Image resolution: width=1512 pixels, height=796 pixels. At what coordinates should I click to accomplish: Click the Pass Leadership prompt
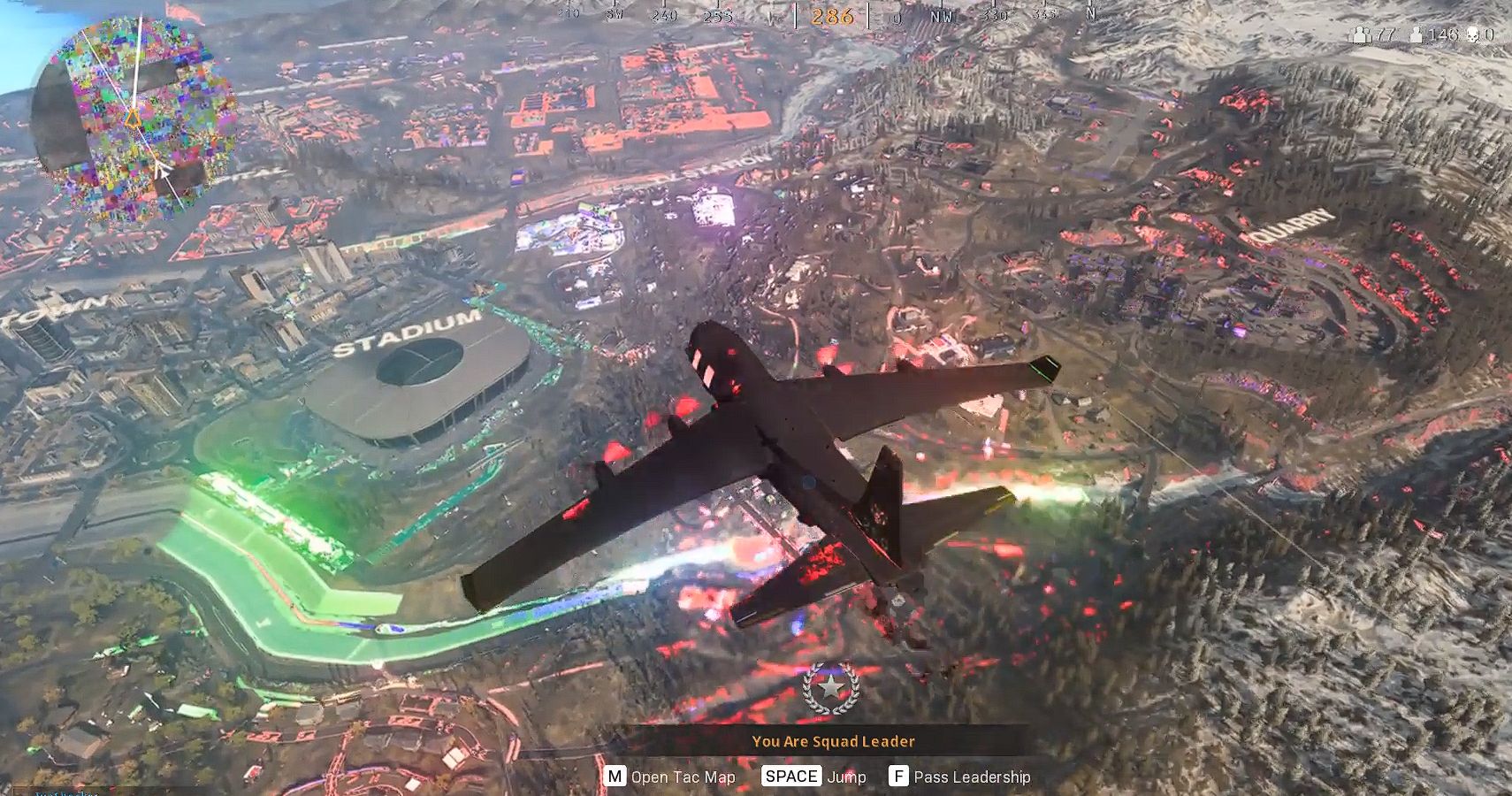click(974, 776)
